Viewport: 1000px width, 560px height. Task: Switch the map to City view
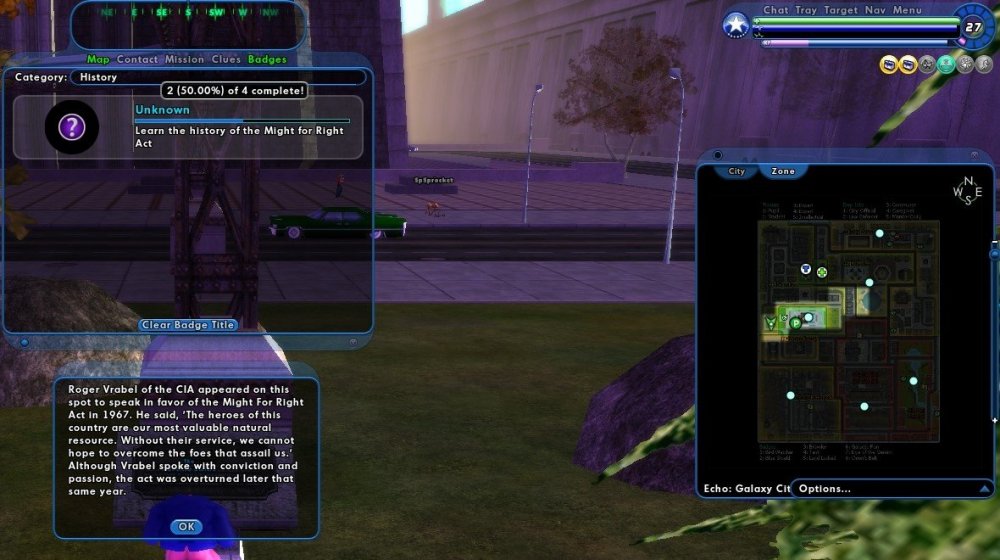click(x=737, y=171)
